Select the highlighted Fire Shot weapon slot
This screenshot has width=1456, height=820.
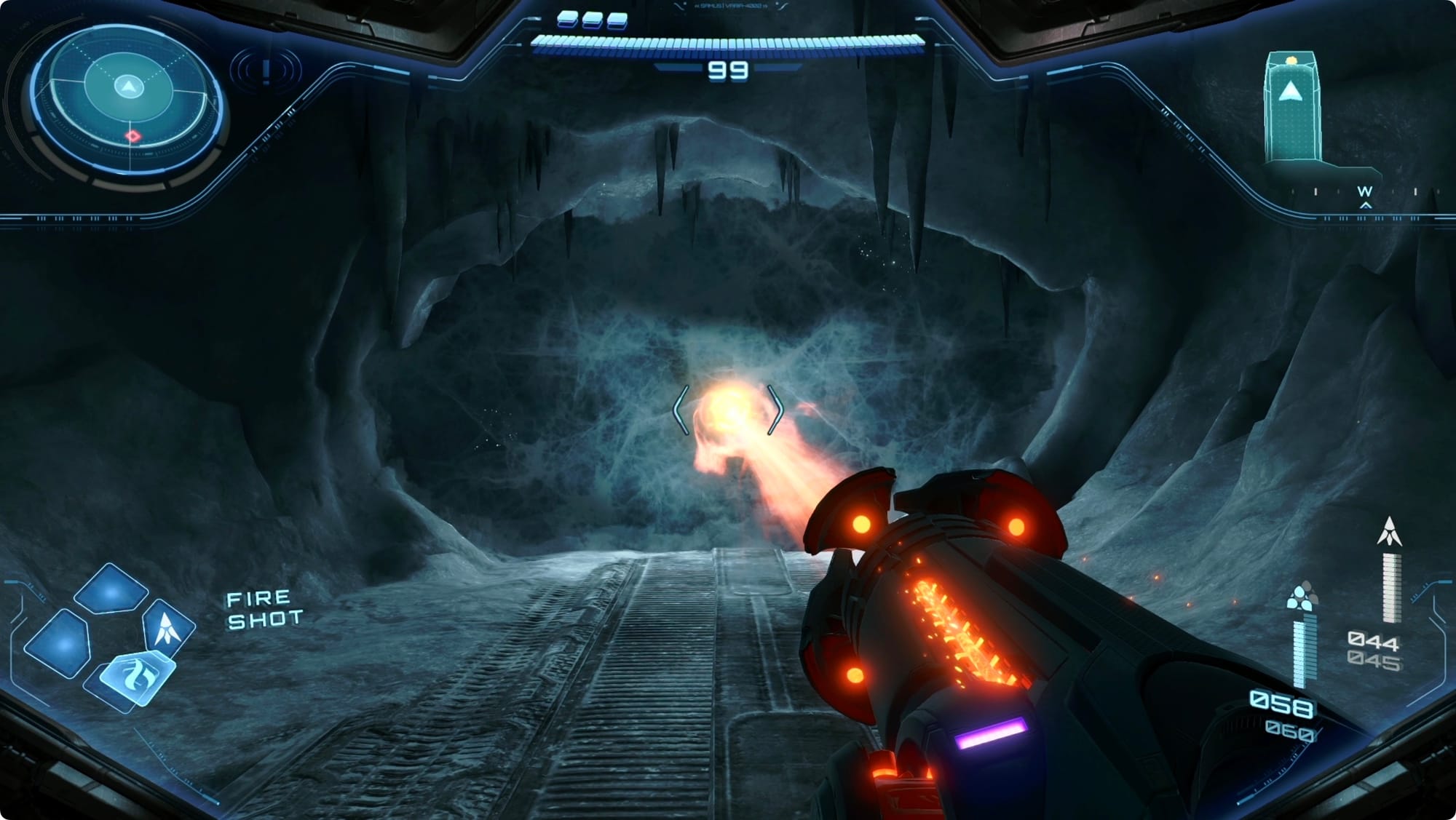(x=136, y=678)
